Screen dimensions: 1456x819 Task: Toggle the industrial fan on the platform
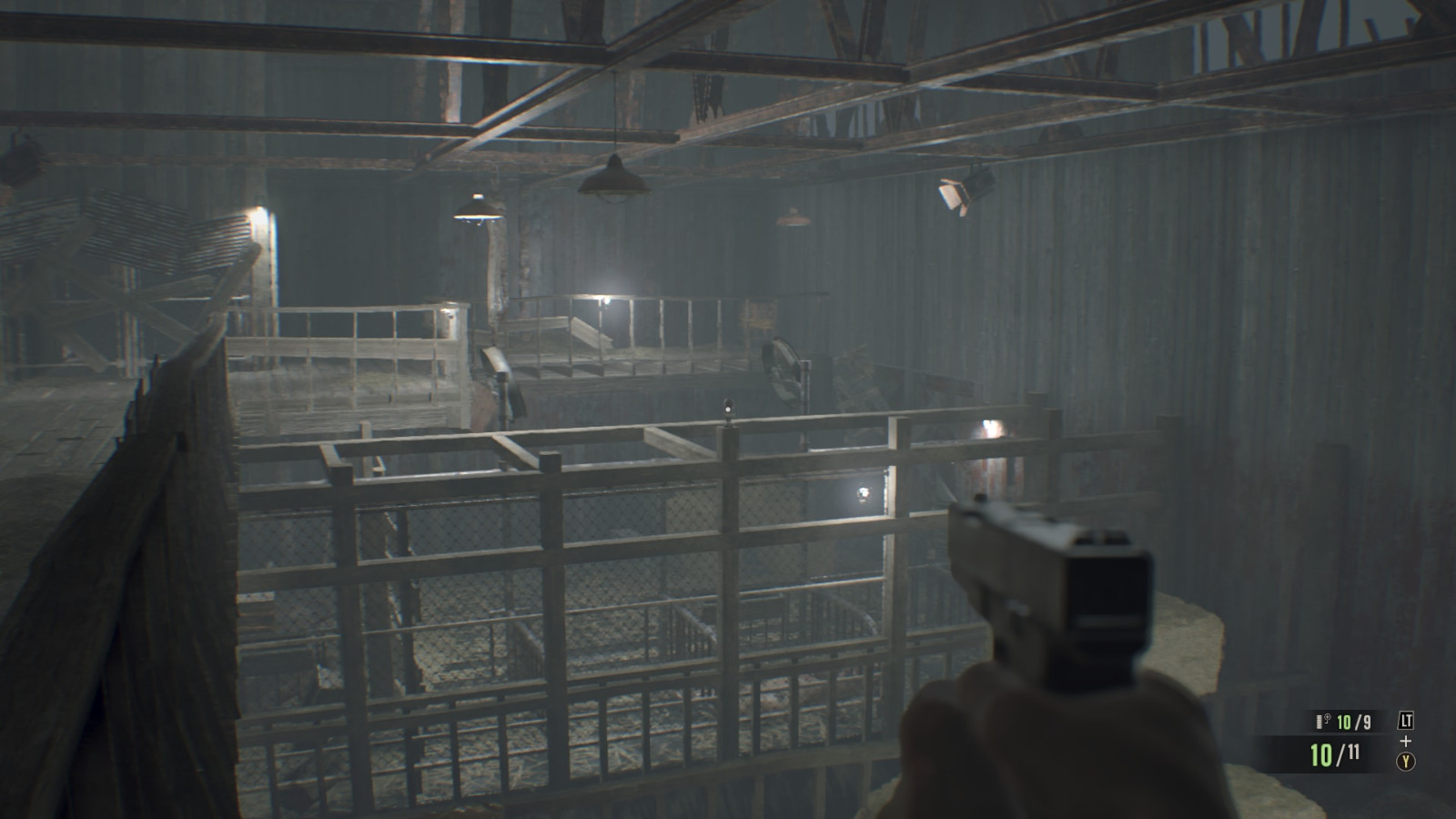pyautogui.click(x=781, y=368)
